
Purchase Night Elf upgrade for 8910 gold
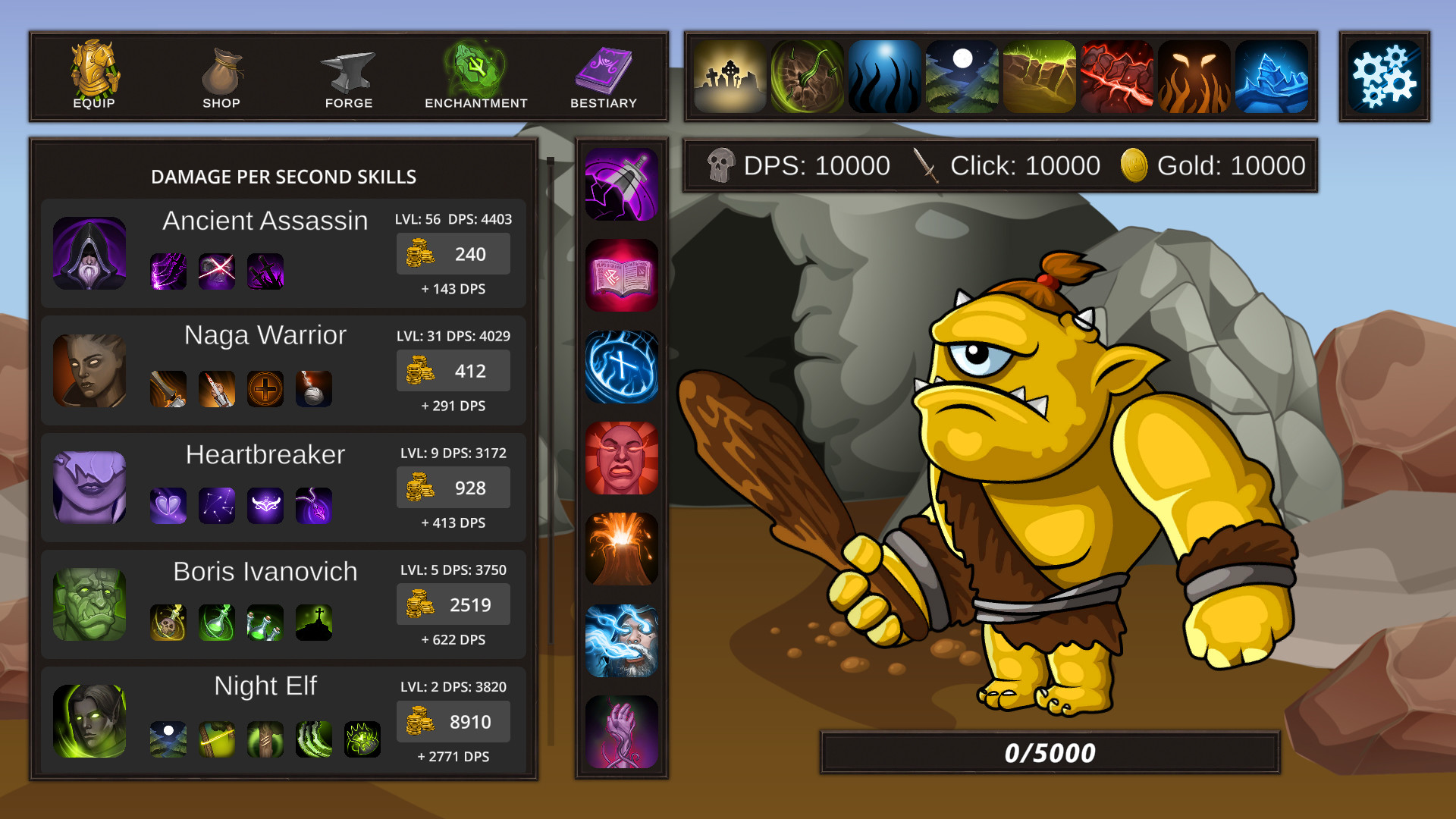453,721
